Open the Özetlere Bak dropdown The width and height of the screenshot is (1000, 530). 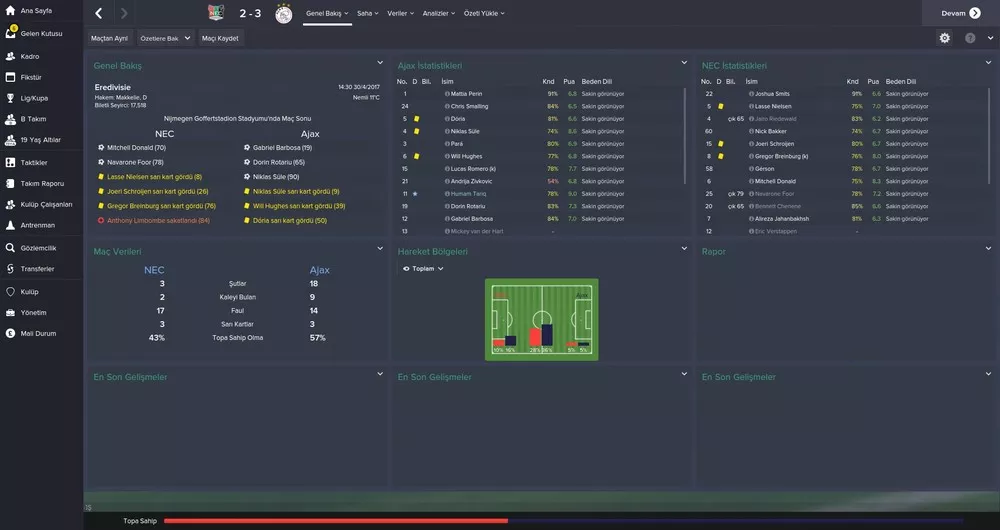(x=164, y=38)
